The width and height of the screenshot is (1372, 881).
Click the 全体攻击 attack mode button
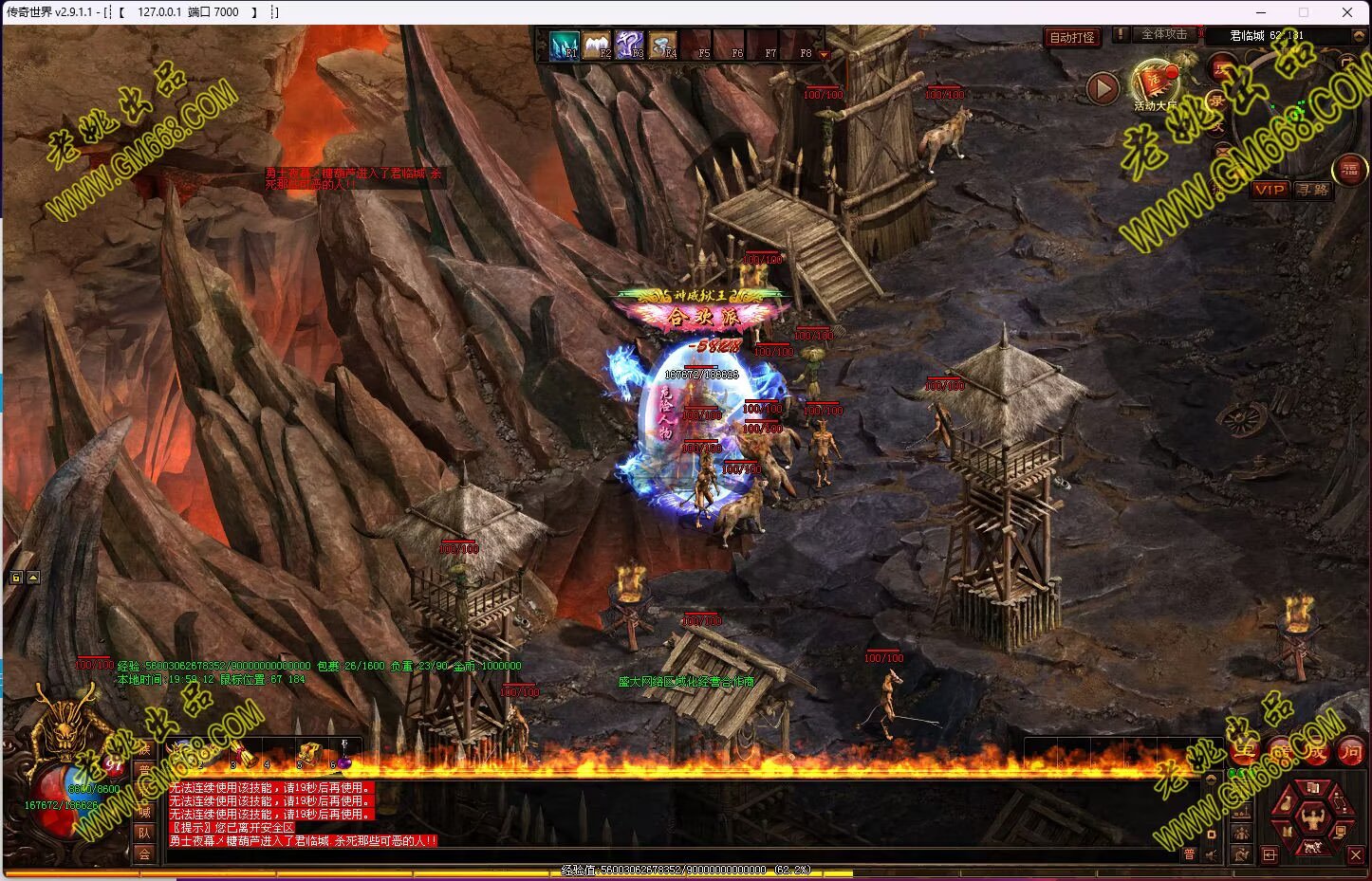click(x=1163, y=34)
